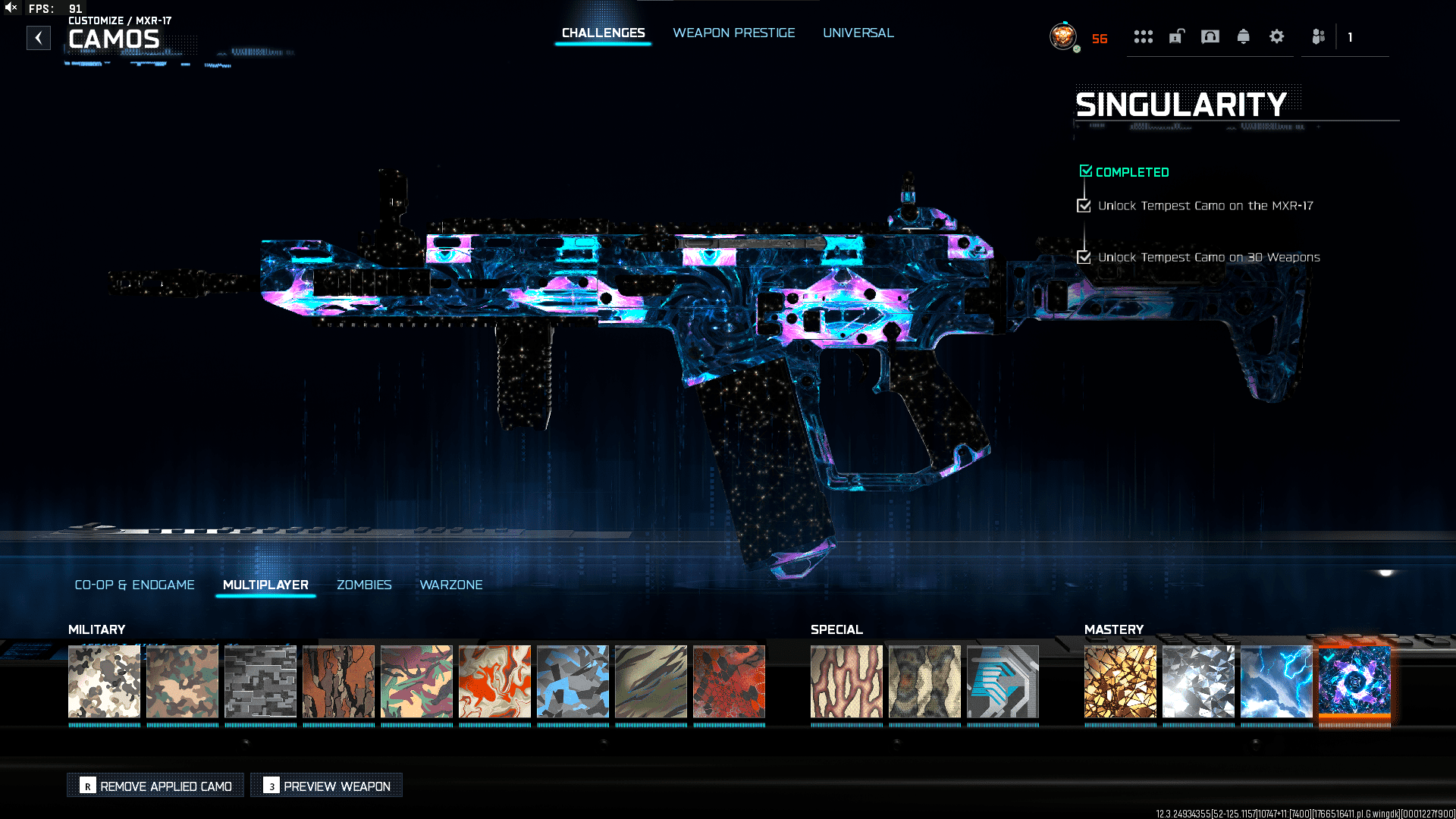Image resolution: width=1456 pixels, height=819 pixels.
Task: Open the Notifications bell icon
Action: pyautogui.click(x=1244, y=36)
